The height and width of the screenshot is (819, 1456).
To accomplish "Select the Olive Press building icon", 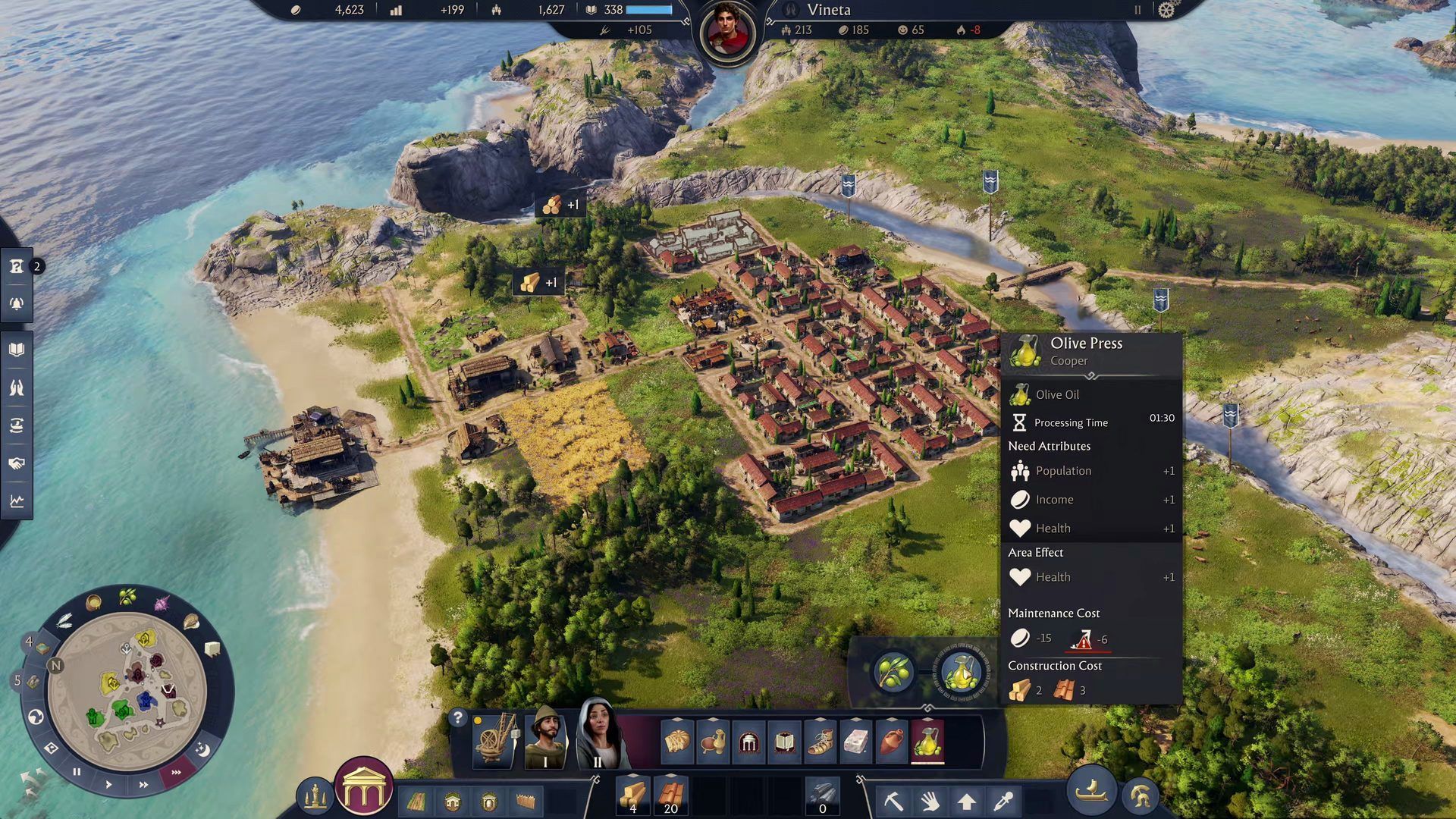I will point(961,672).
